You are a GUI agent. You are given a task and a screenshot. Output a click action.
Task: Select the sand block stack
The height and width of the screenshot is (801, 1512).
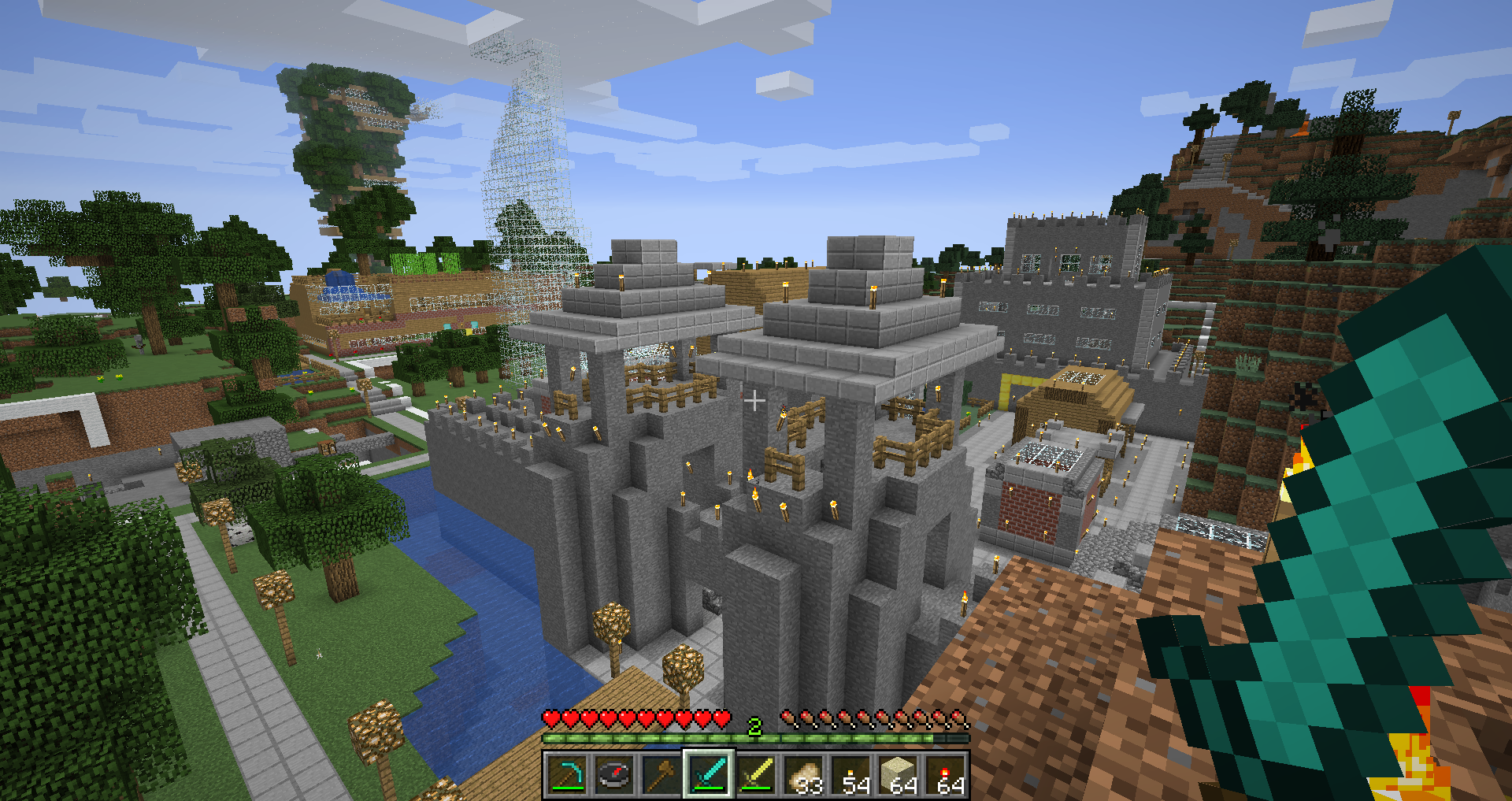pyautogui.click(x=899, y=775)
